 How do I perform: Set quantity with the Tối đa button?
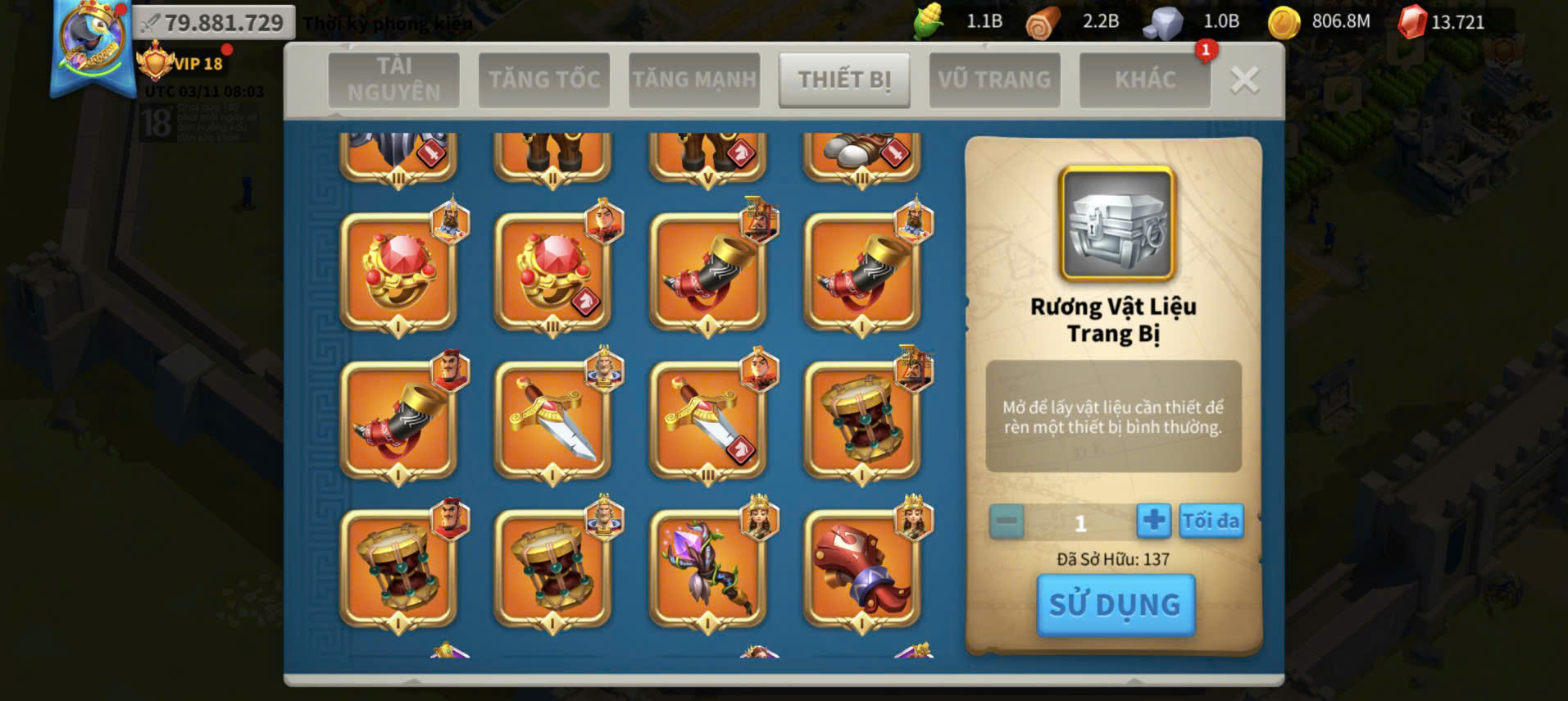(x=1211, y=521)
